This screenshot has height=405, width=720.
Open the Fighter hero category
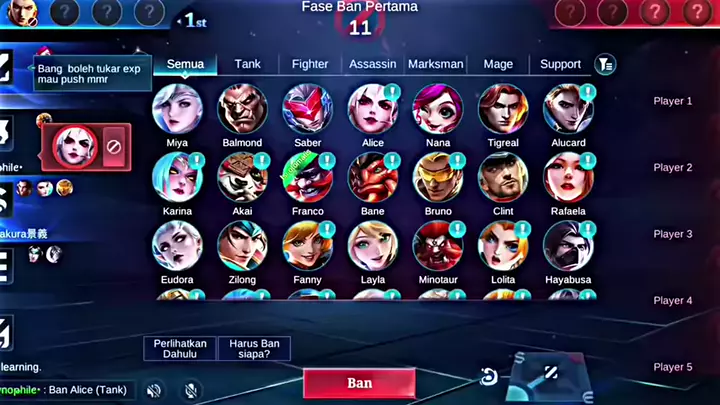[x=310, y=64]
